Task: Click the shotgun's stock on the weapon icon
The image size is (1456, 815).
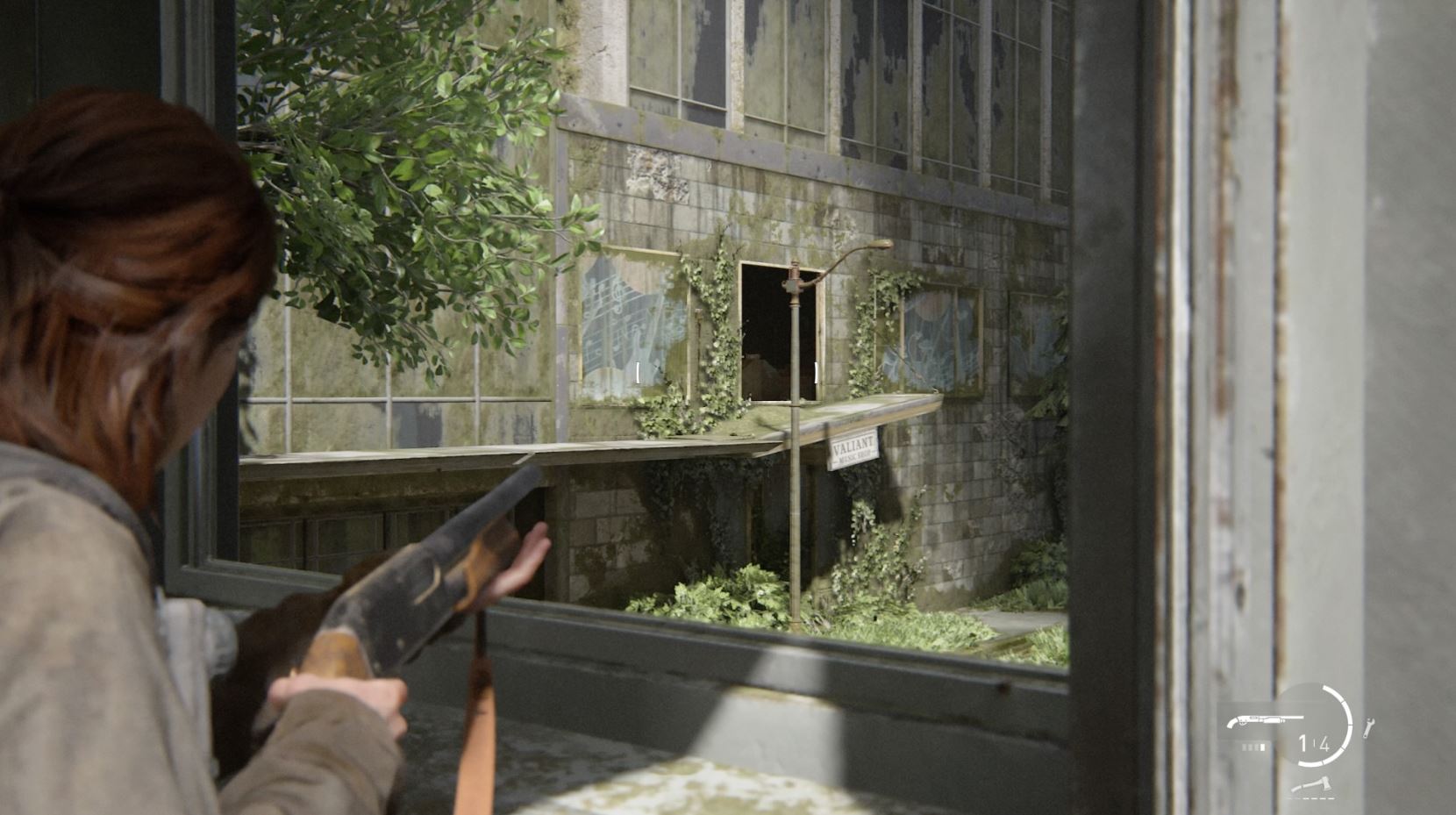Action: click(1231, 722)
